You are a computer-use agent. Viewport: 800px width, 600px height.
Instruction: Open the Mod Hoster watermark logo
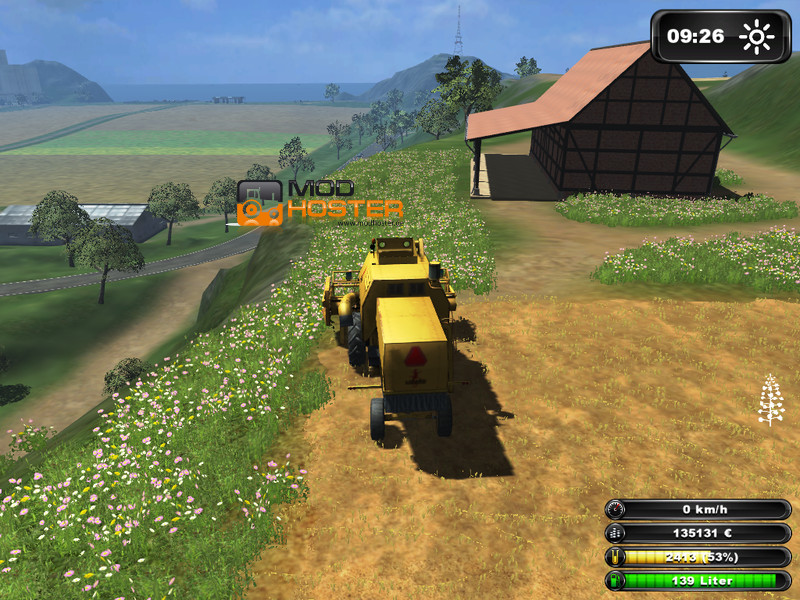point(320,202)
